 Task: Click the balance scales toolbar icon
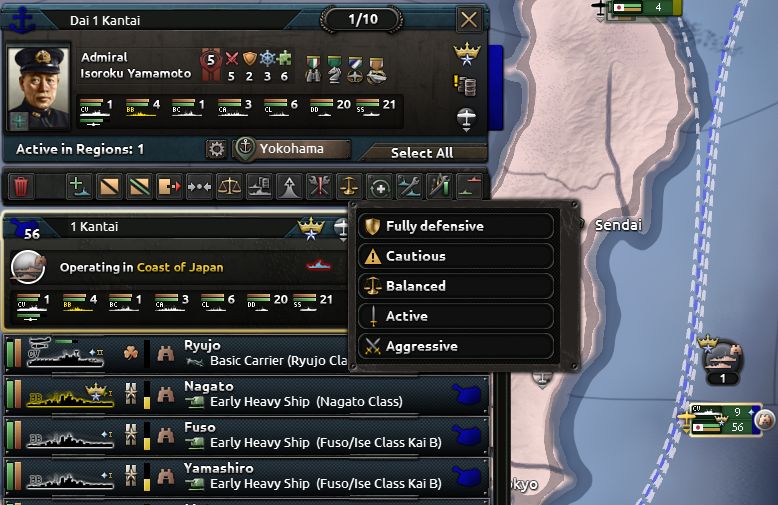[x=229, y=186]
